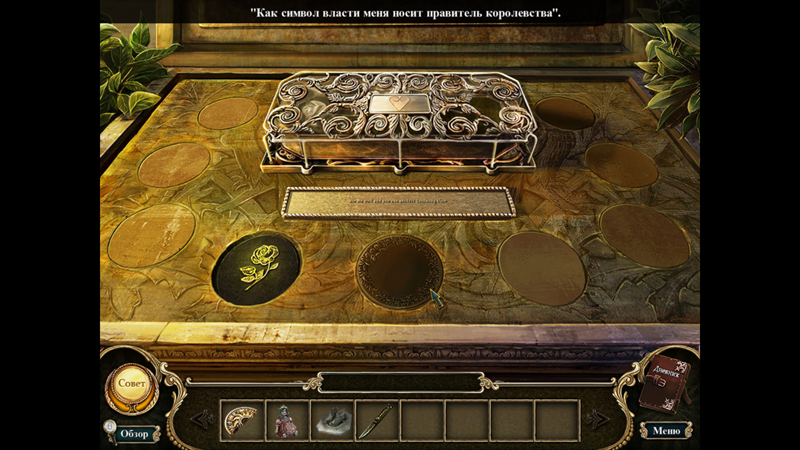Select the golden rose medallion tile
The image size is (800, 450).
click(x=258, y=268)
